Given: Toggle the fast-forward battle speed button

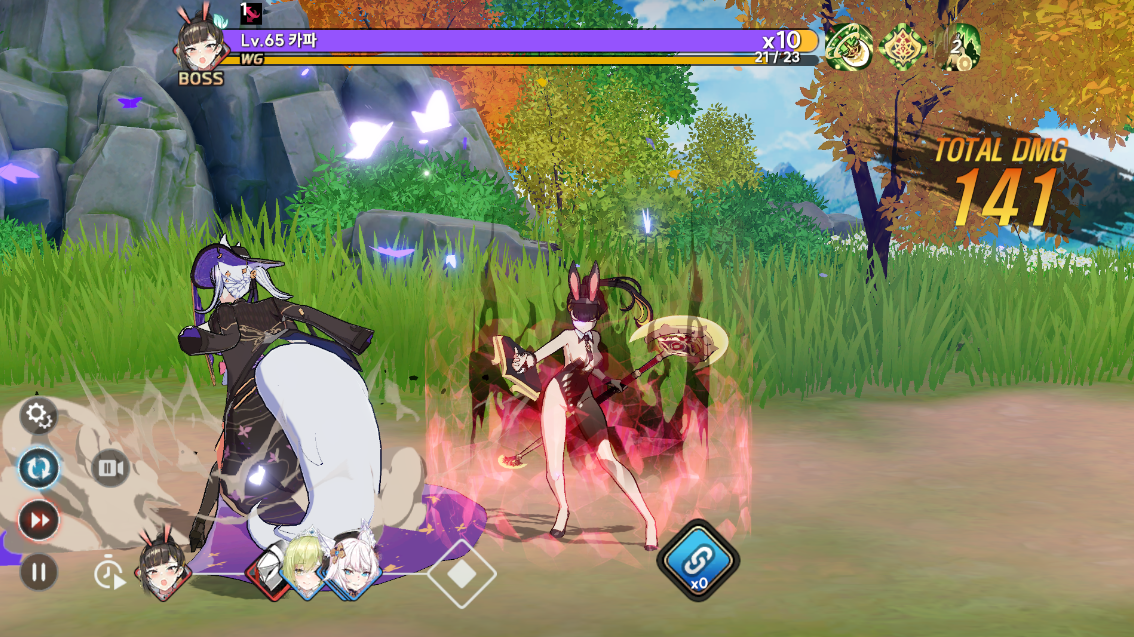Looking at the screenshot, I should (39, 520).
